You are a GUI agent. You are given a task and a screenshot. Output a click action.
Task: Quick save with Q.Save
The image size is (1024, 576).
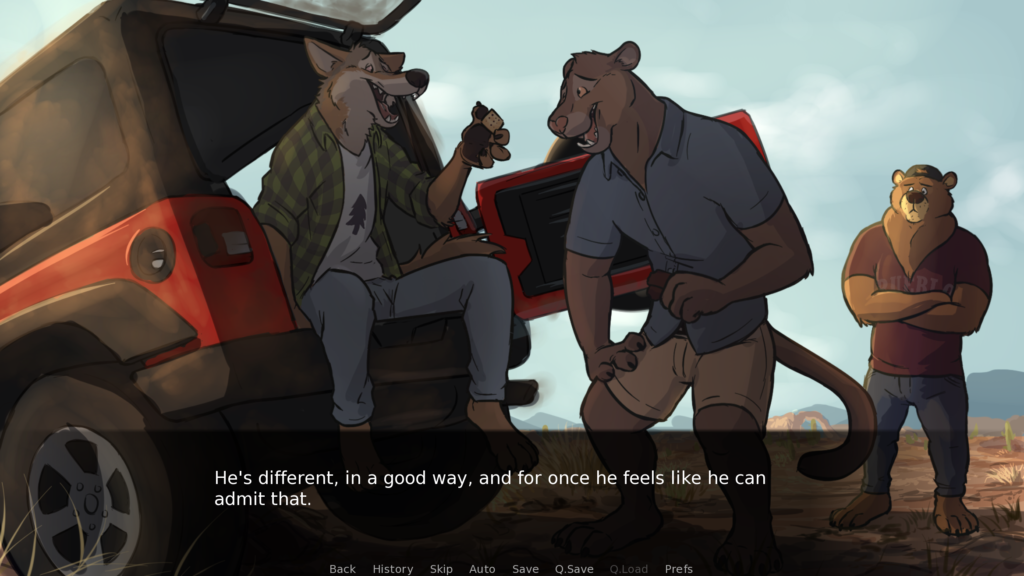click(574, 569)
